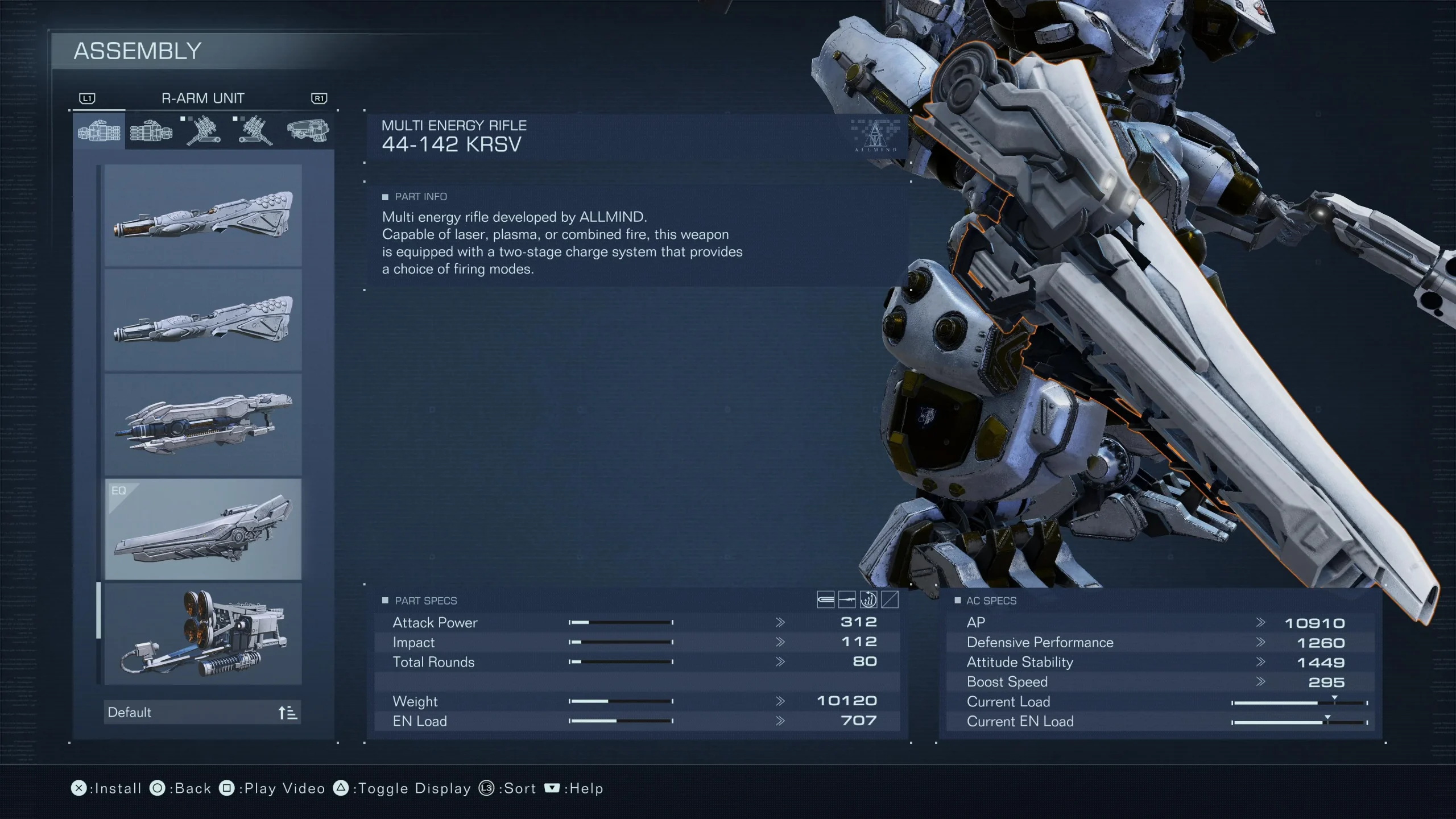Select the R-ARM UNIT tab header
1456x819 pixels.
pyautogui.click(x=203, y=98)
